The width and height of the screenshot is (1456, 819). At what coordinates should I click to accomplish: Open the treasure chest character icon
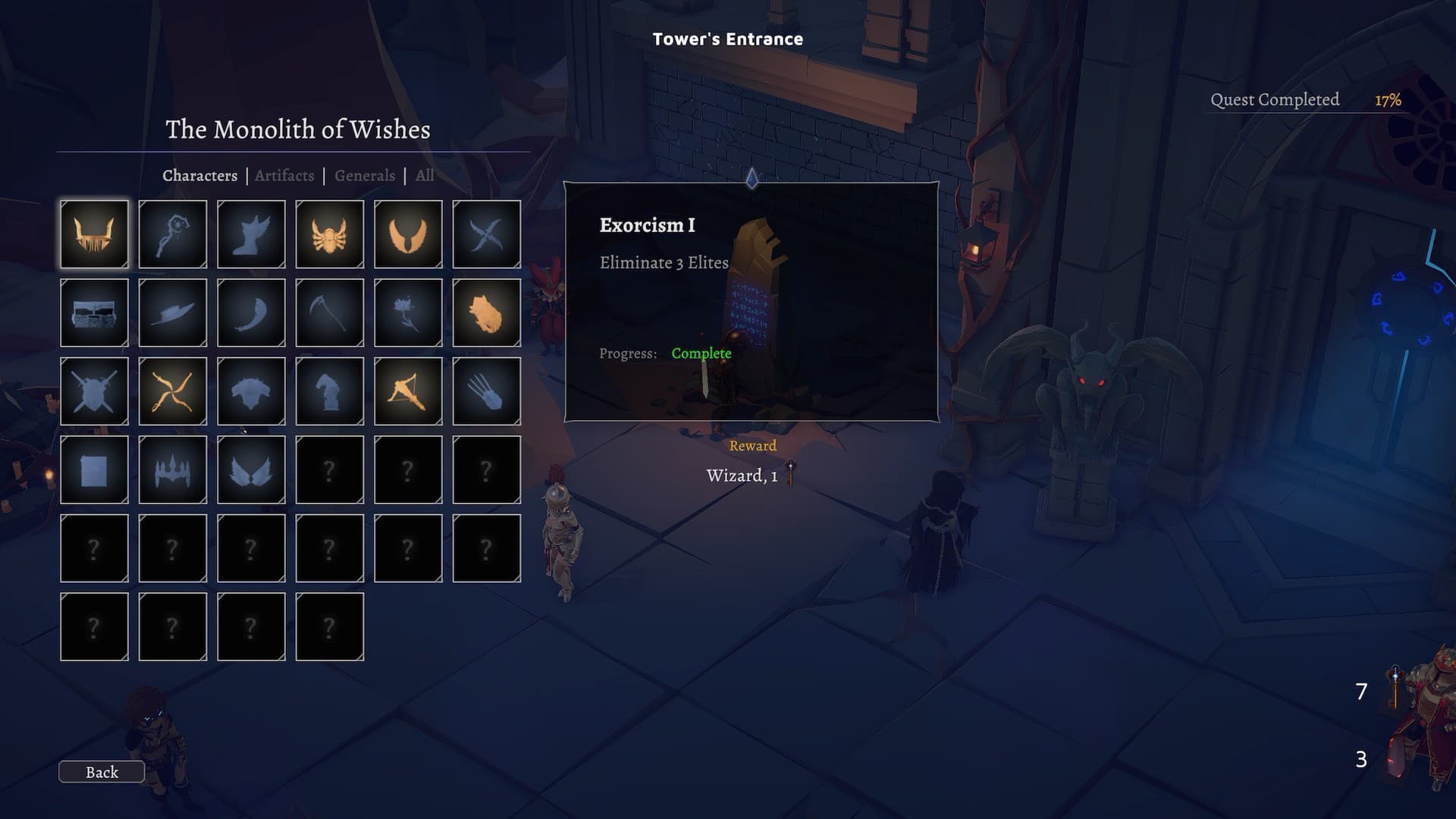pyautogui.click(x=94, y=313)
